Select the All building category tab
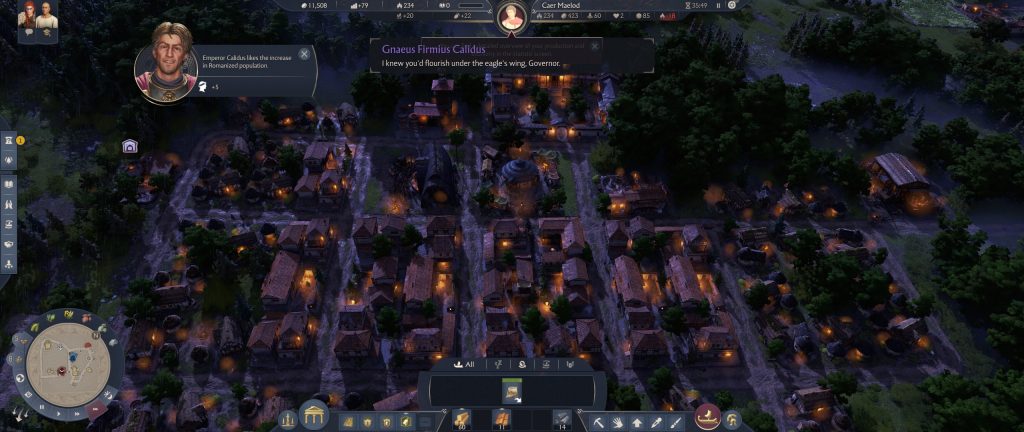The width and height of the screenshot is (1024, 432). point(463,365)
